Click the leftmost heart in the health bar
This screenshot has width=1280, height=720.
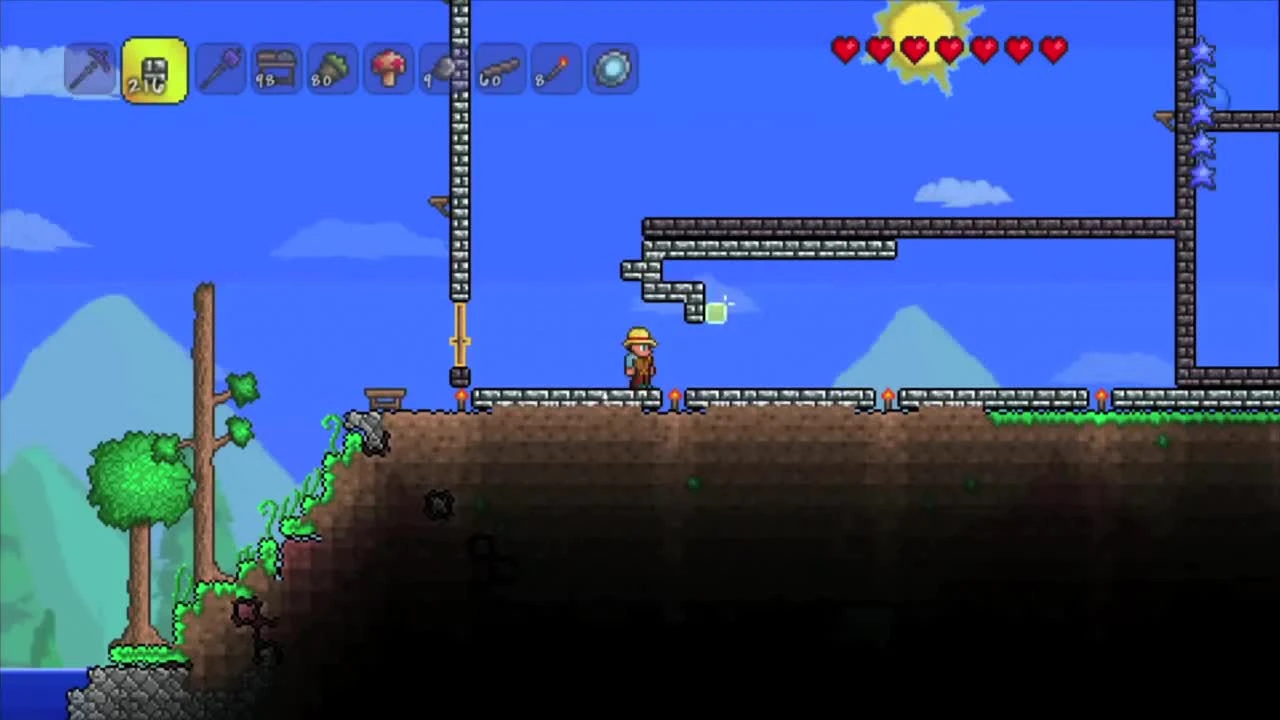[x=845, y=50]
